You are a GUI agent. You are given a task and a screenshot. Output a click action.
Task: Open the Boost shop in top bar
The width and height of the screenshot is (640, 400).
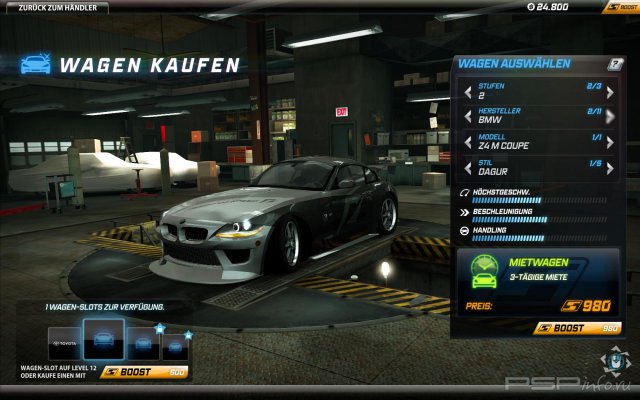point(618,7)
